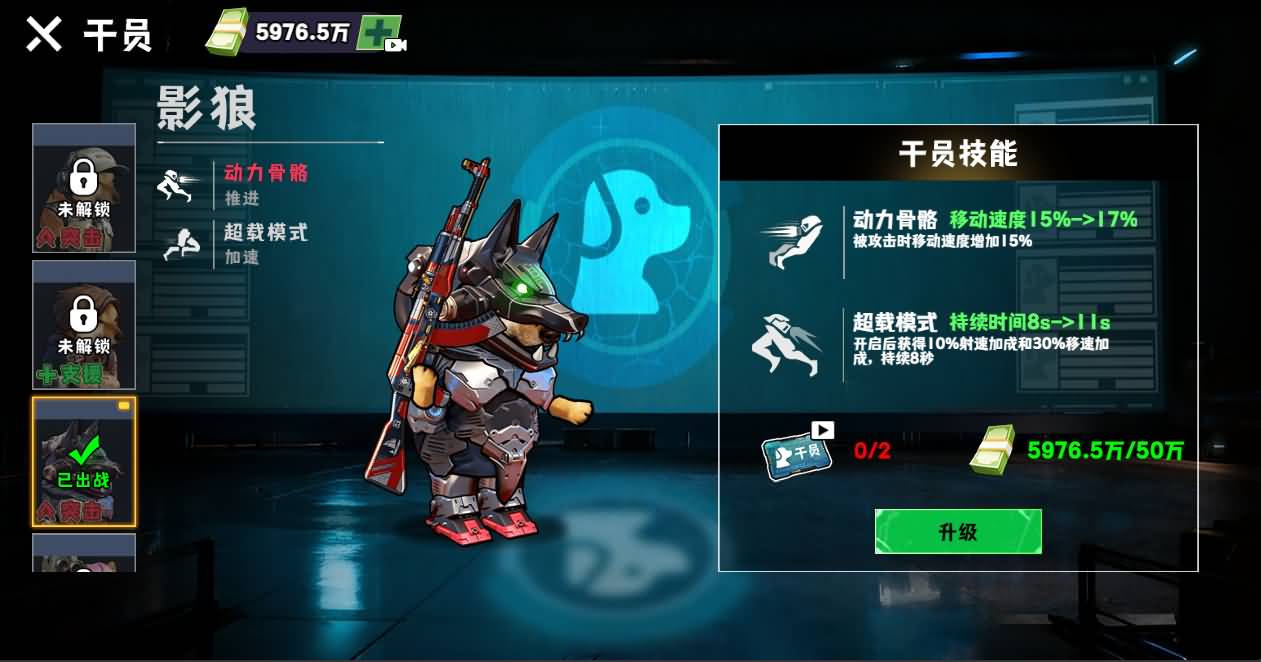Tap the green plus to add cash
Viewport: 1261px width, 662px height.
pyautogui.click(x=380, y=33)
